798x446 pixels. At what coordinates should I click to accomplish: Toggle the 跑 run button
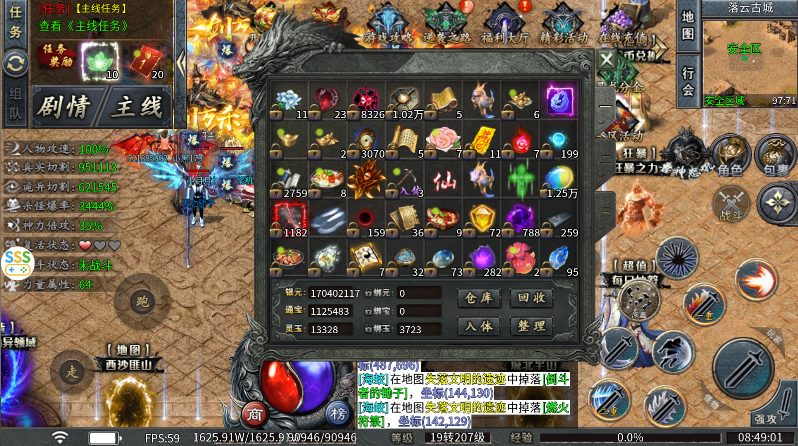(141, 299)
